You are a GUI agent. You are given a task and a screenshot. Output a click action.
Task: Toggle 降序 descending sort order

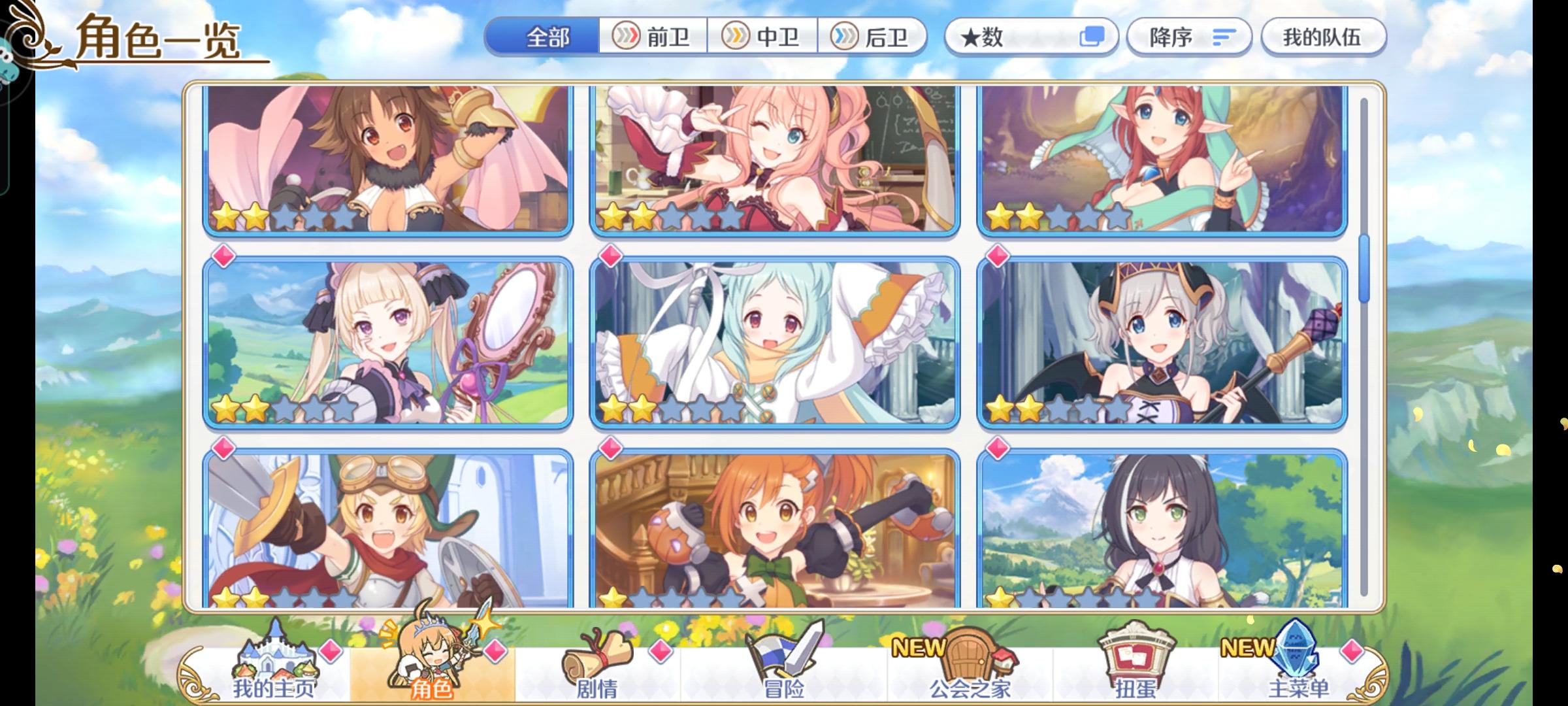(1188, 37)
